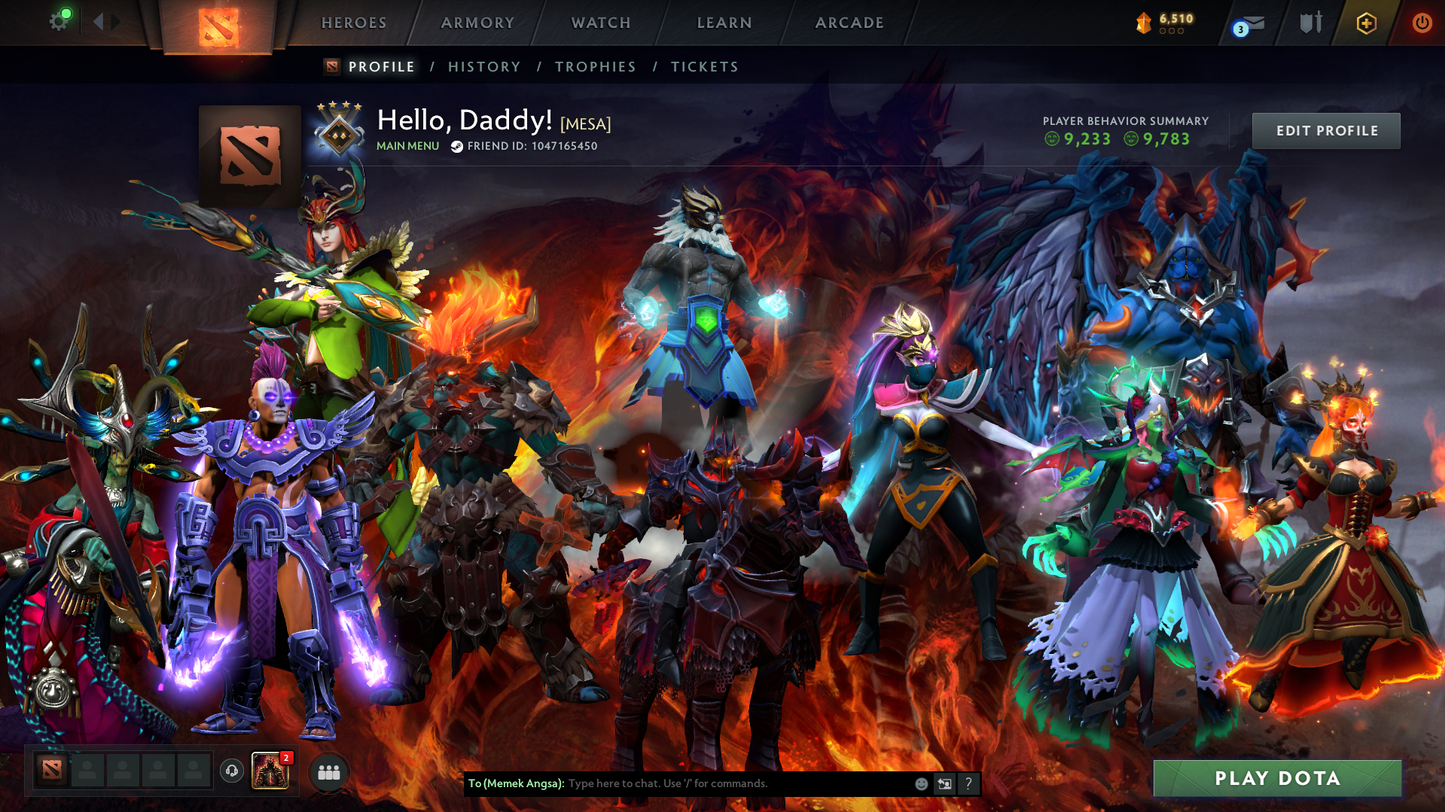Open the ARCADE menu
This screenshot has height=812, width=1445.
(x=847, y=22)
